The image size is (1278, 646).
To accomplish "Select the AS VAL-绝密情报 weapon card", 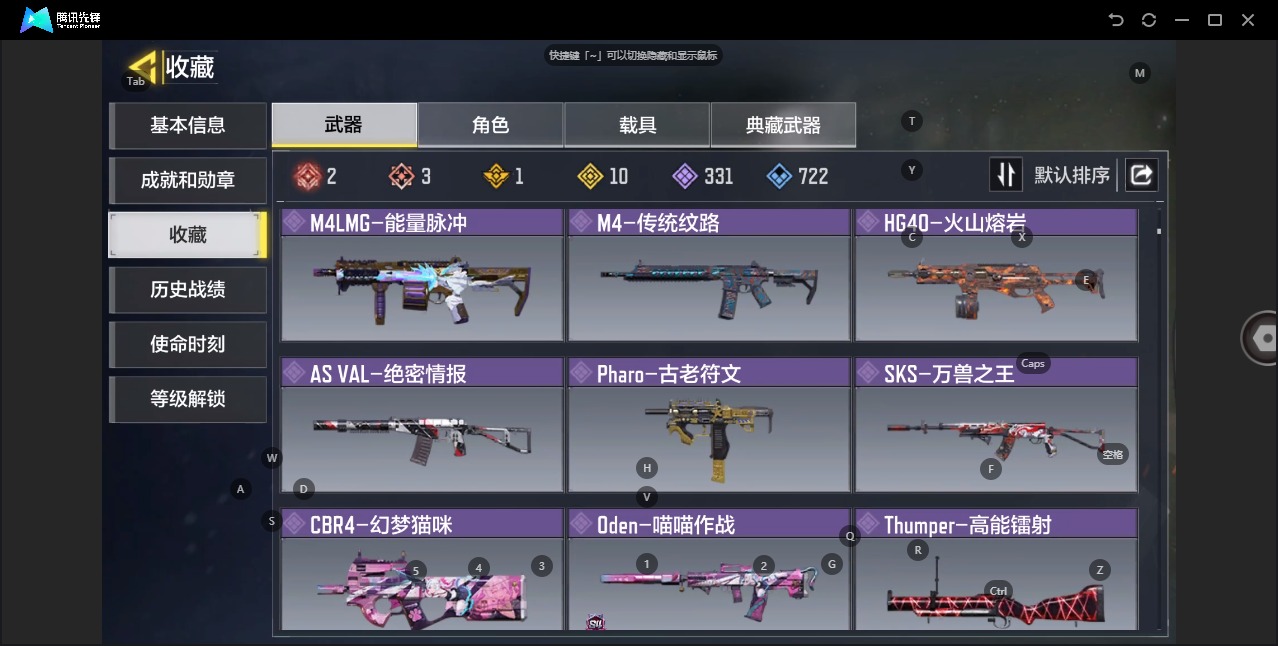I will pos(422,427).
